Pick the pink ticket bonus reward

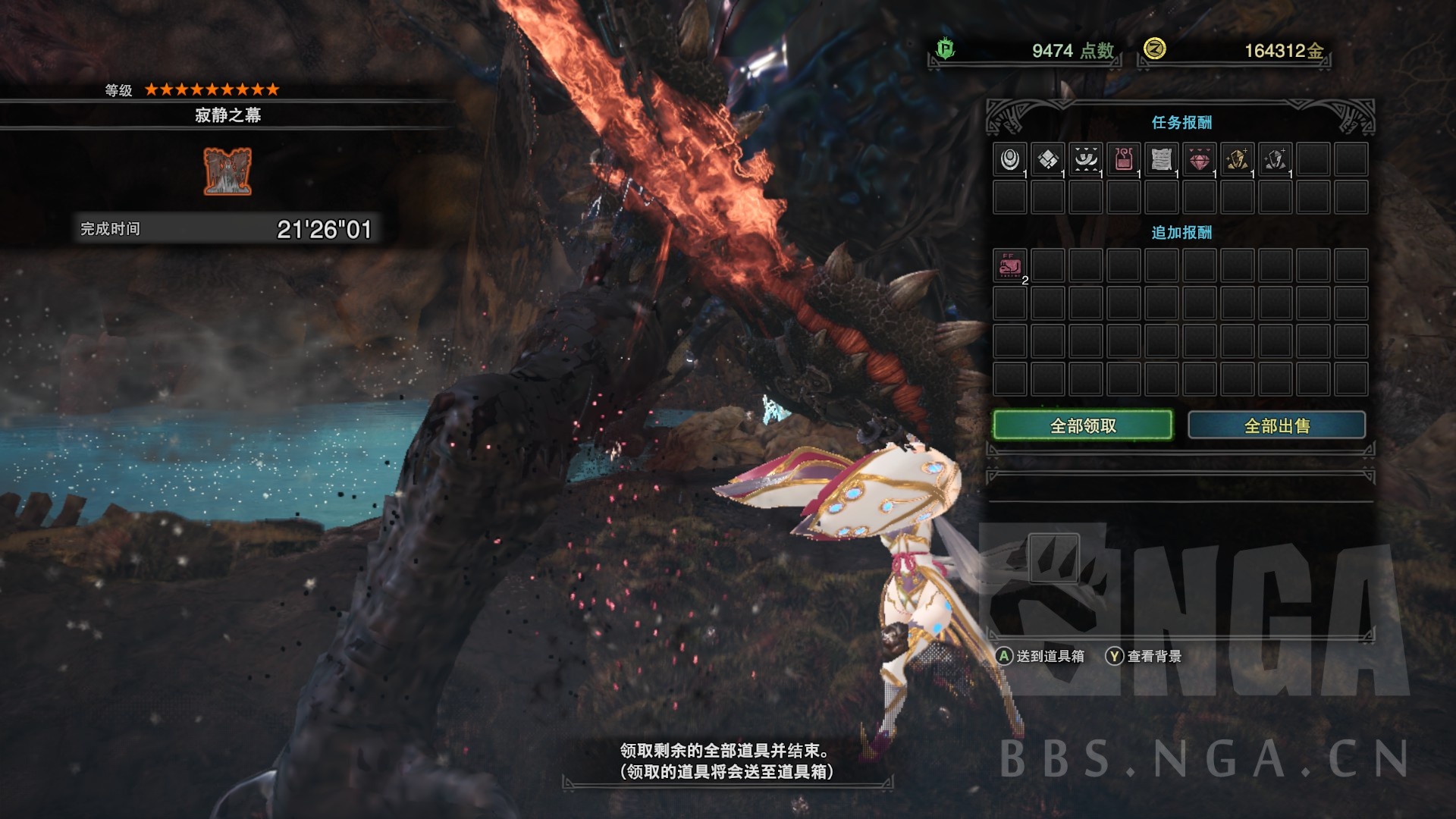[1010, 265]
